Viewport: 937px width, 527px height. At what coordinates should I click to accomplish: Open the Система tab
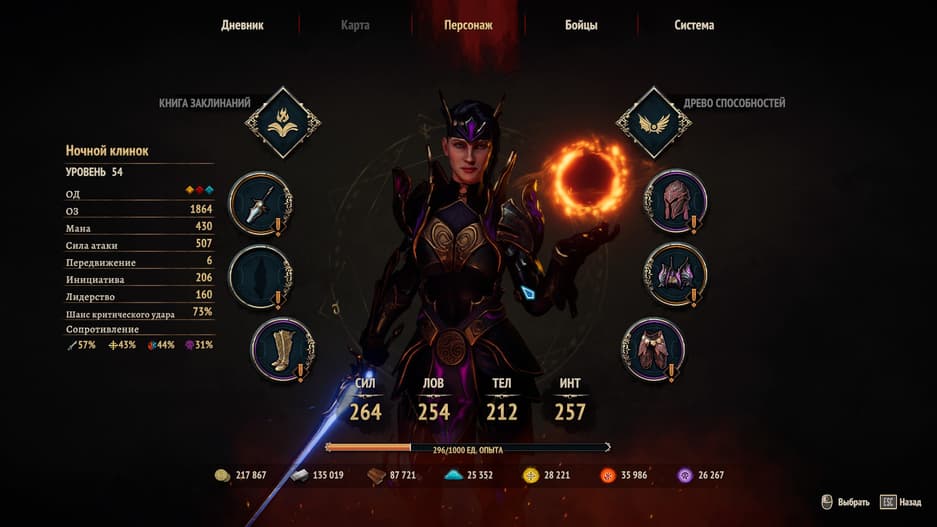click(x=694, y=25)
